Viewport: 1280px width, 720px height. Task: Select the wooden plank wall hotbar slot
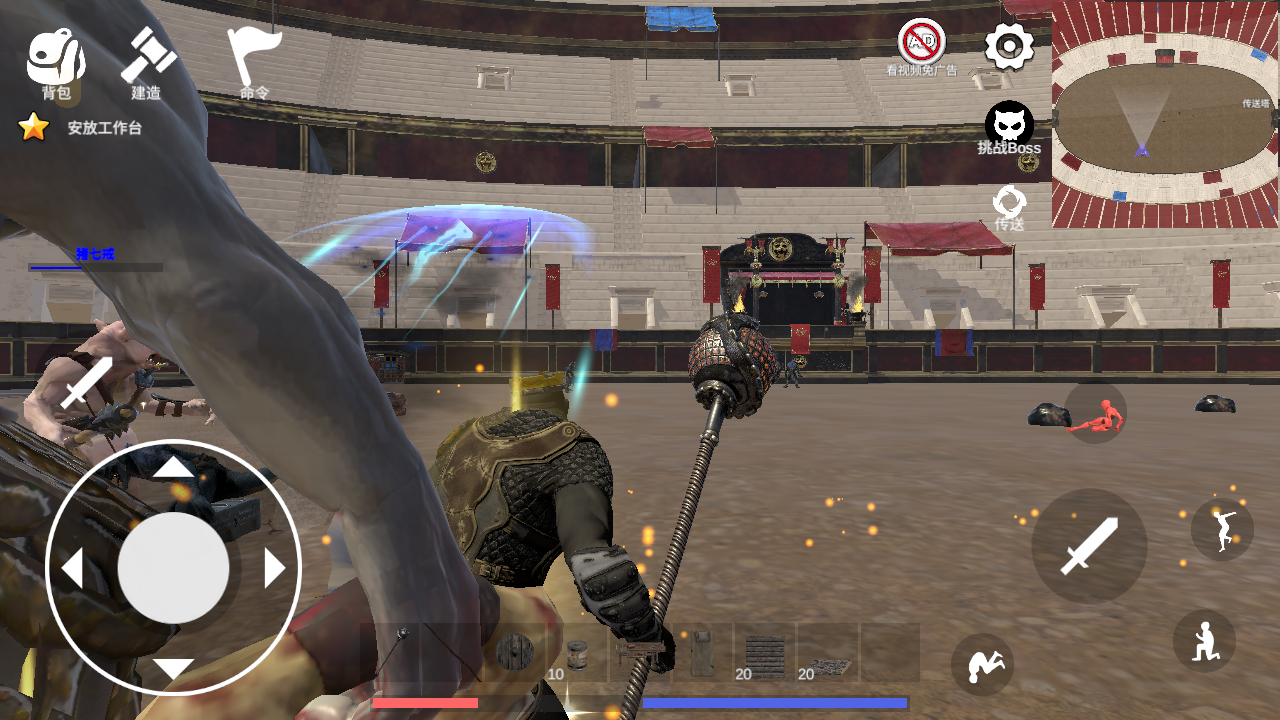coord(765,653)
